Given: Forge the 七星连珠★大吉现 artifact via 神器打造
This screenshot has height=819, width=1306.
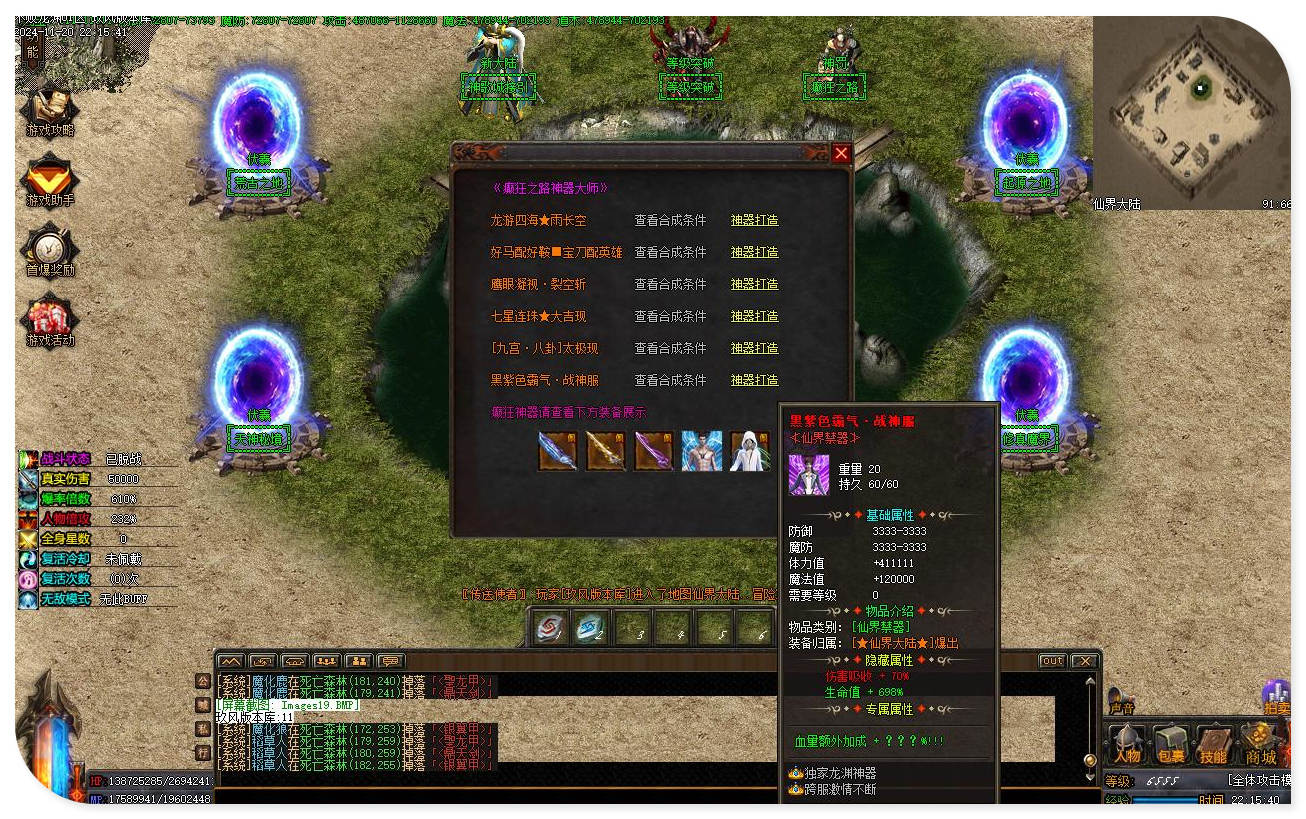Looking at the screenshot, I should pos(754,316).
